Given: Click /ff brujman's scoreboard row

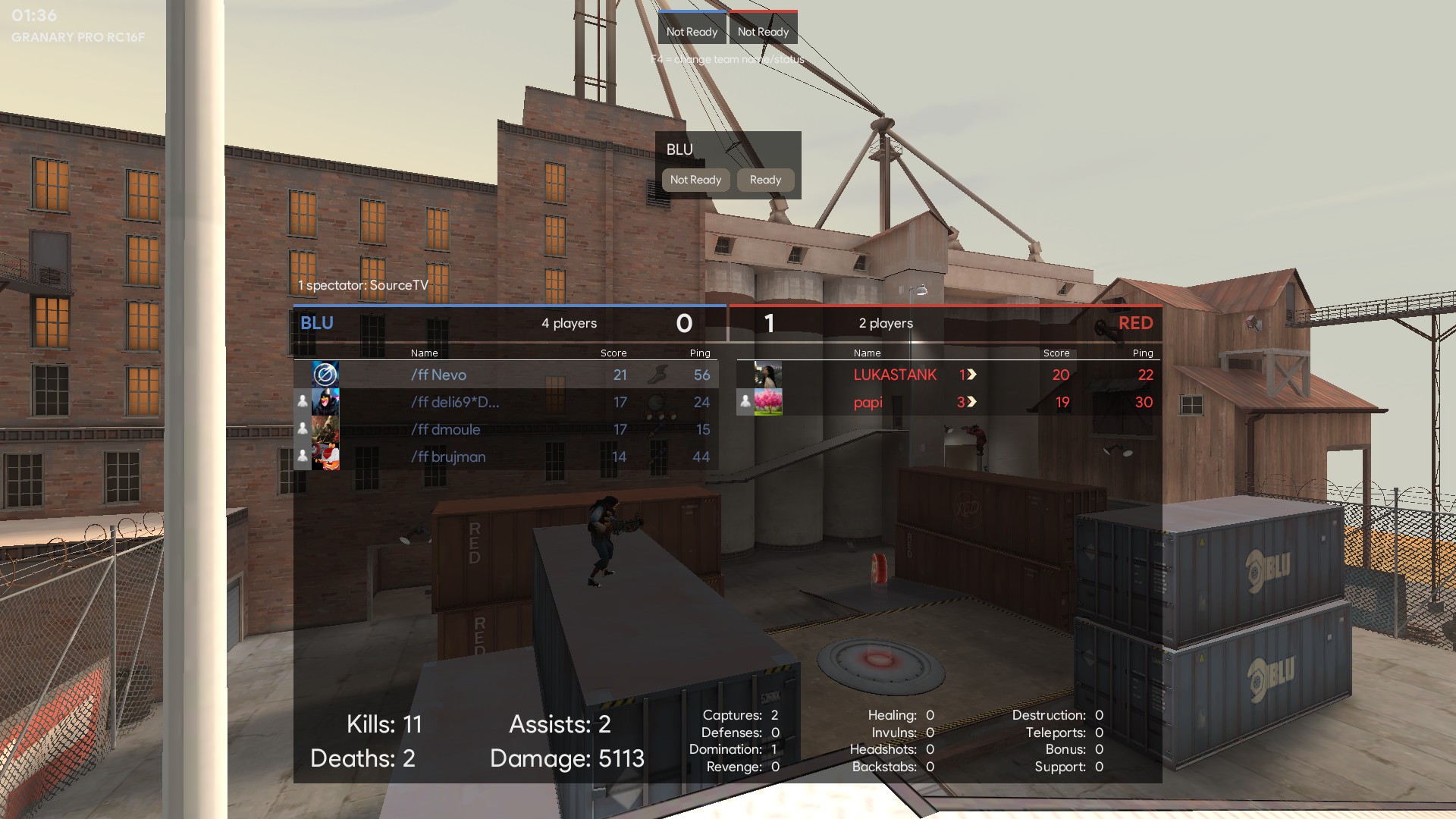Looking at the screenshot, I should 448,457.
